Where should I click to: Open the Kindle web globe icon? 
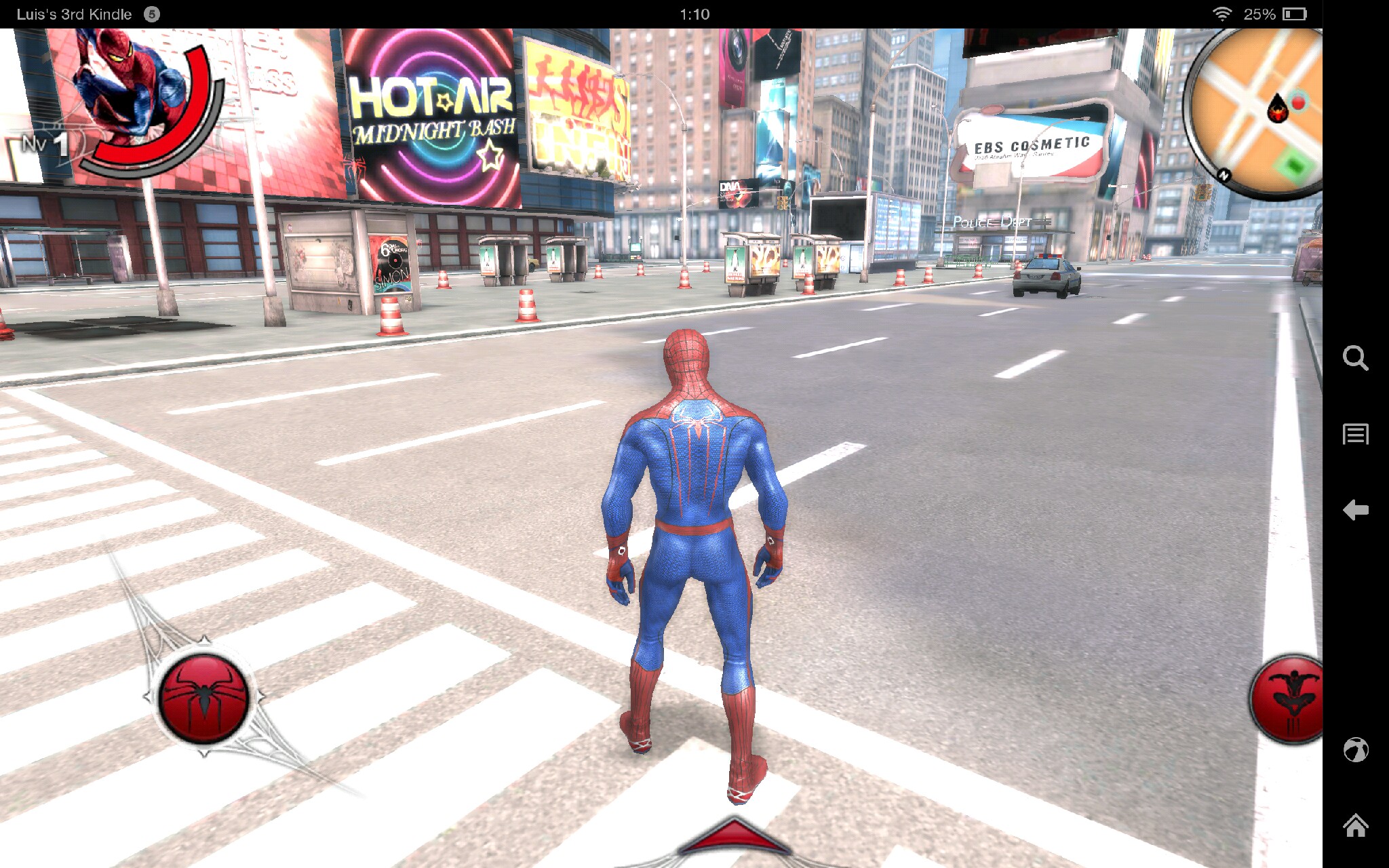tap(1355, 750)
